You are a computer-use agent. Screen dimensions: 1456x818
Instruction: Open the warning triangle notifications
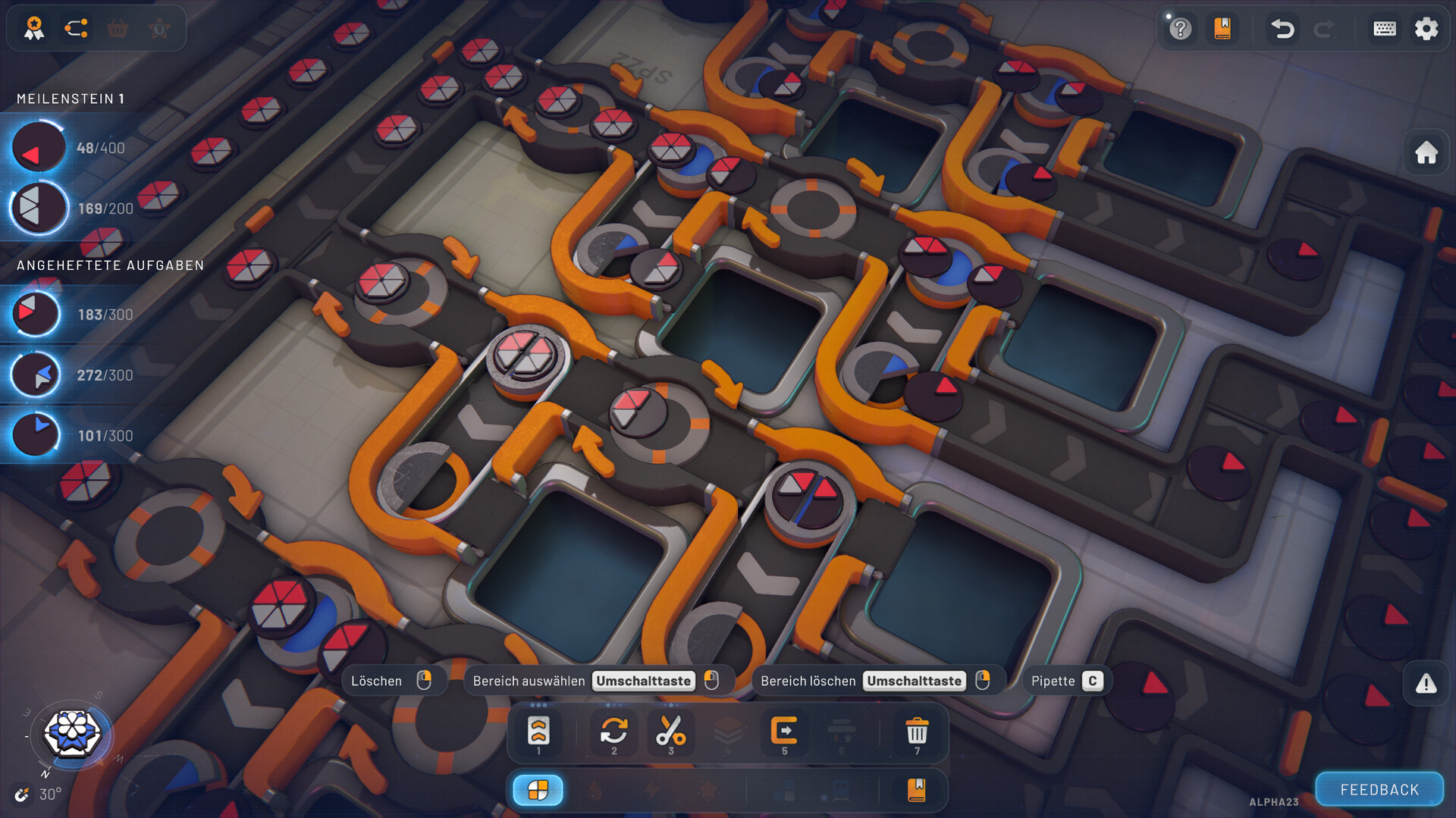(1426, 684)
